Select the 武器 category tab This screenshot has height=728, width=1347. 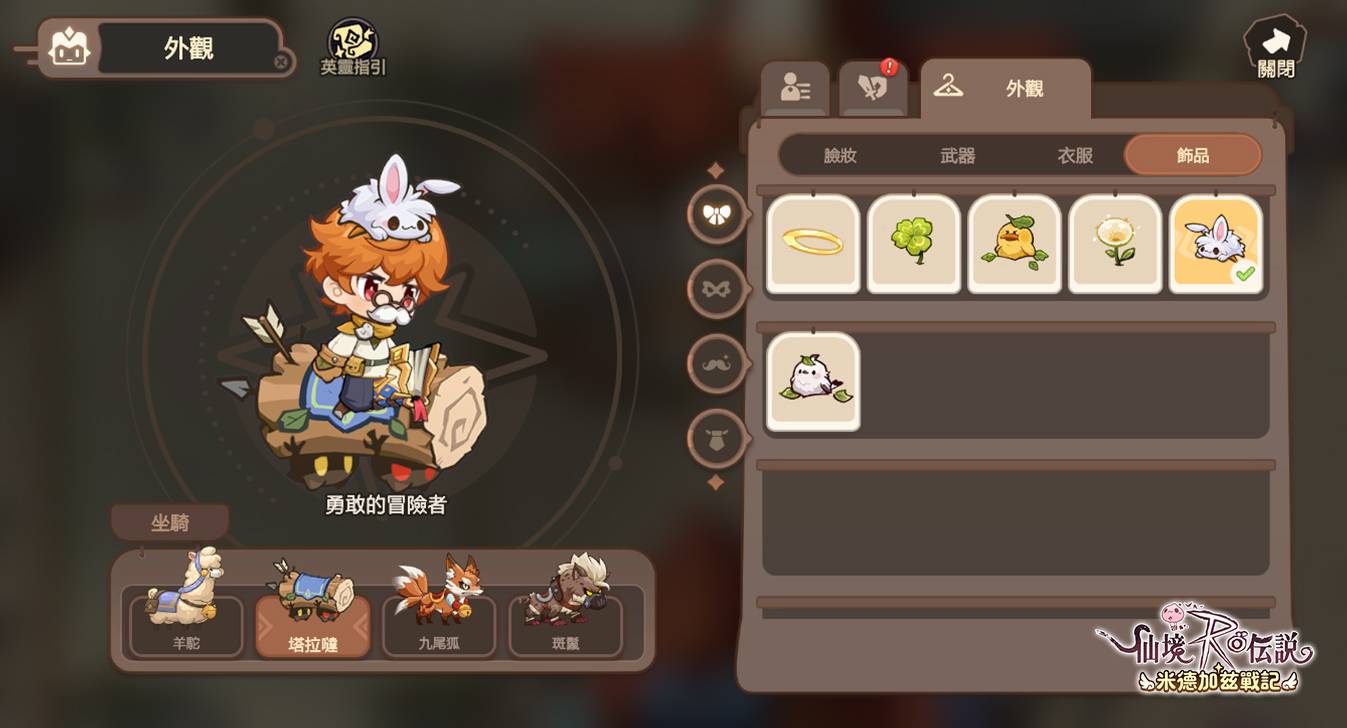pos(957,156)
